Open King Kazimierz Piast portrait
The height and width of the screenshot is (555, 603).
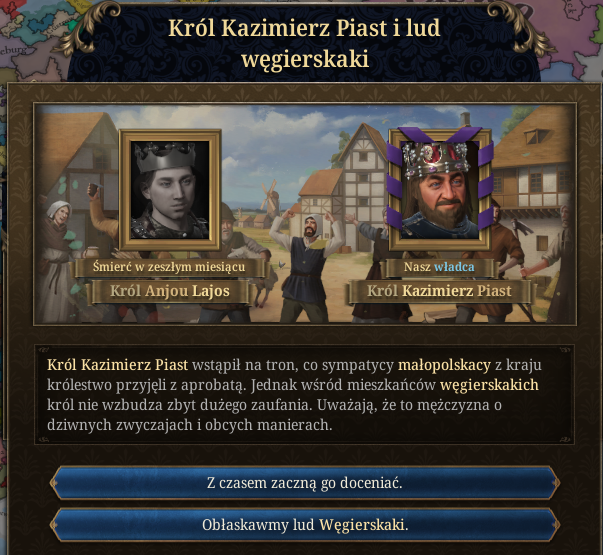[x=436, y=186]
